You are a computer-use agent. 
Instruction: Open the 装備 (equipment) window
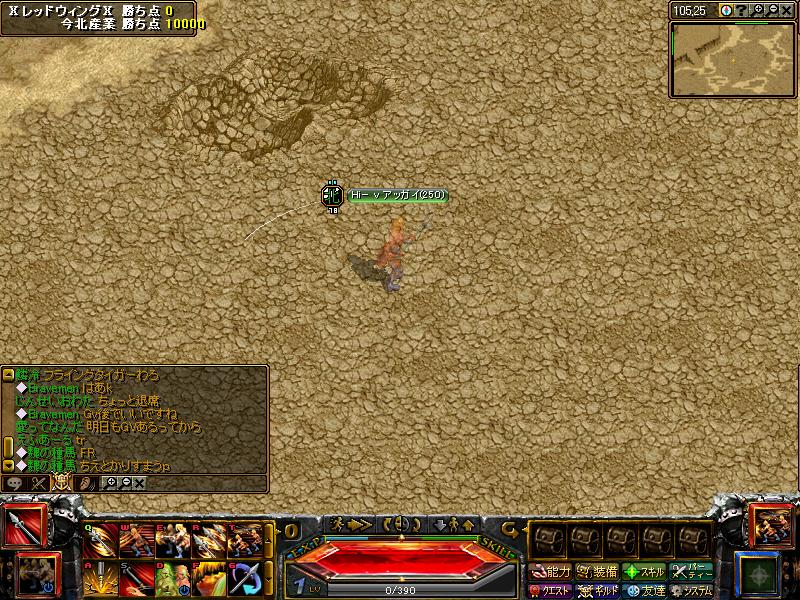pos(598,572)
